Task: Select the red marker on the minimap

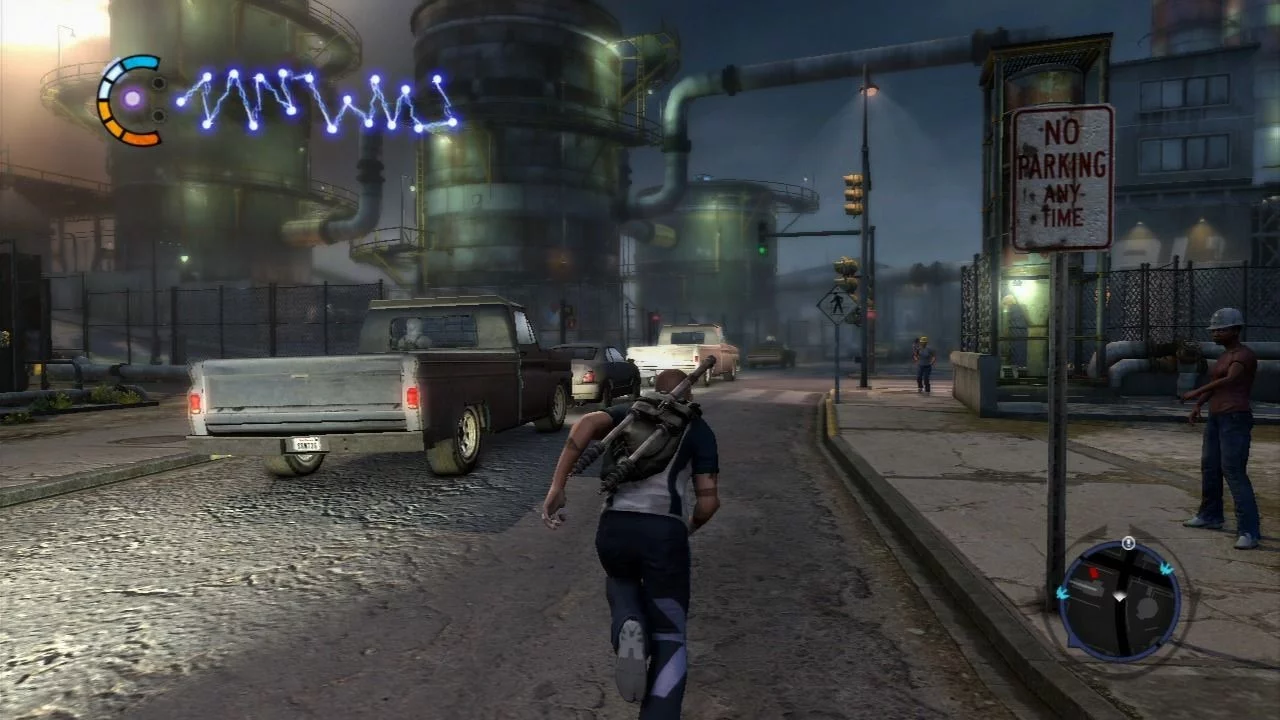Action: [1093, 574]
